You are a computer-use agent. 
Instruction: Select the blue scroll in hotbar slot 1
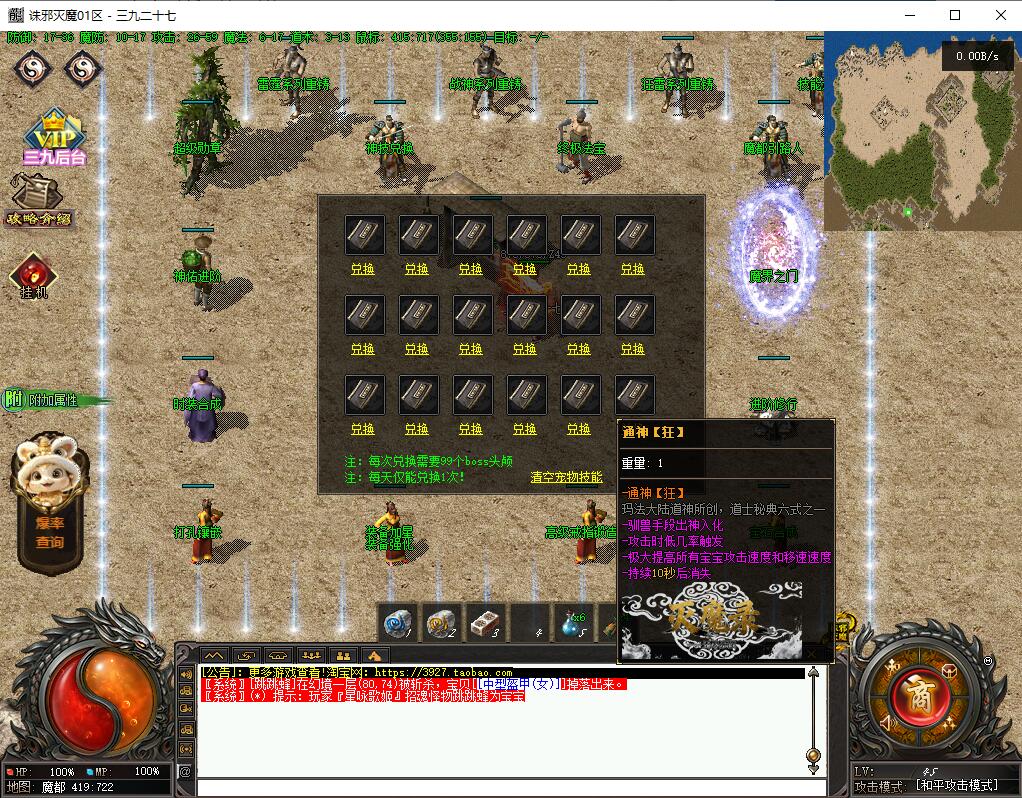click(399, 623)
